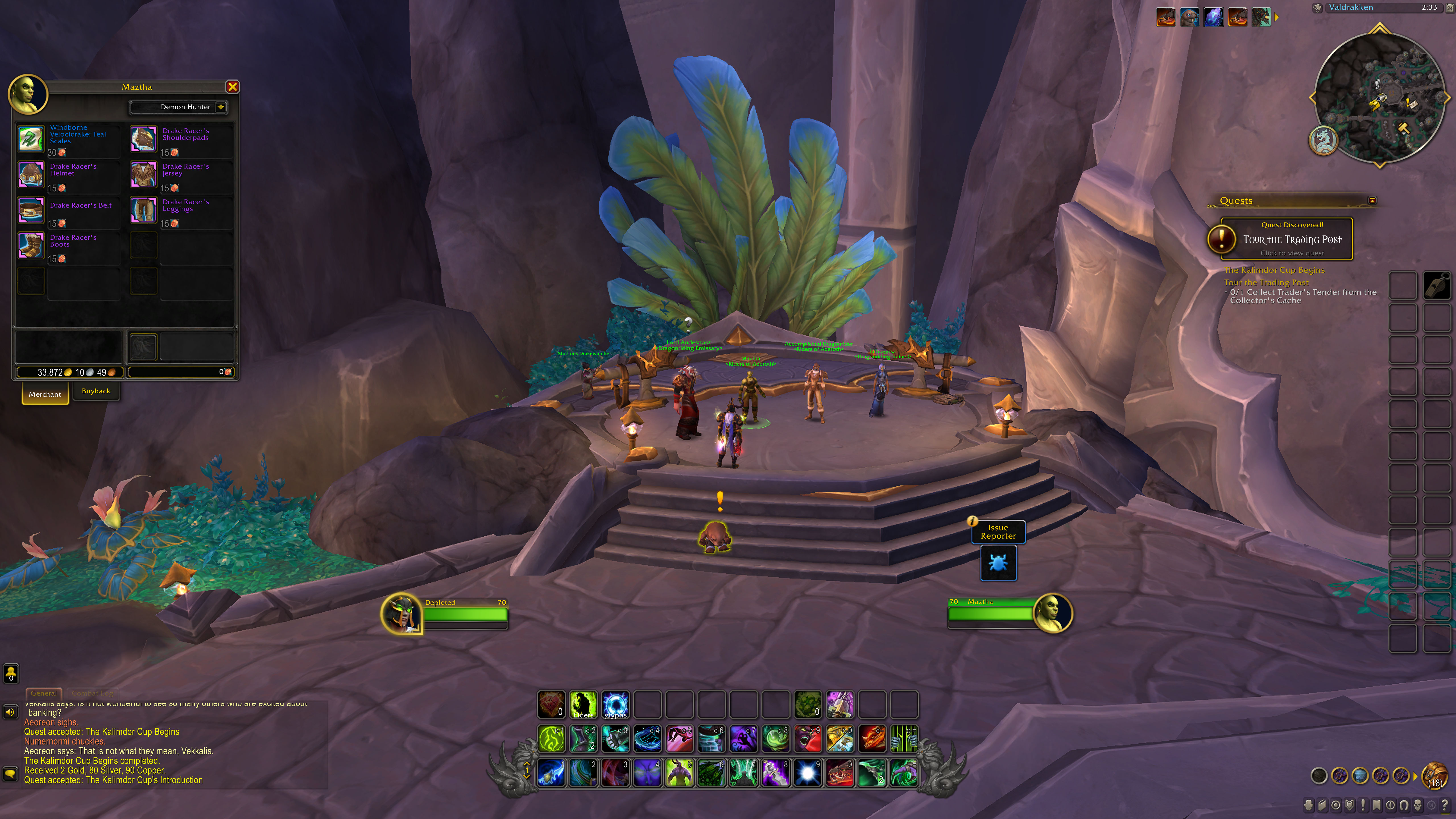Select Drake Racer's Leggings item

tap(144, 210)
